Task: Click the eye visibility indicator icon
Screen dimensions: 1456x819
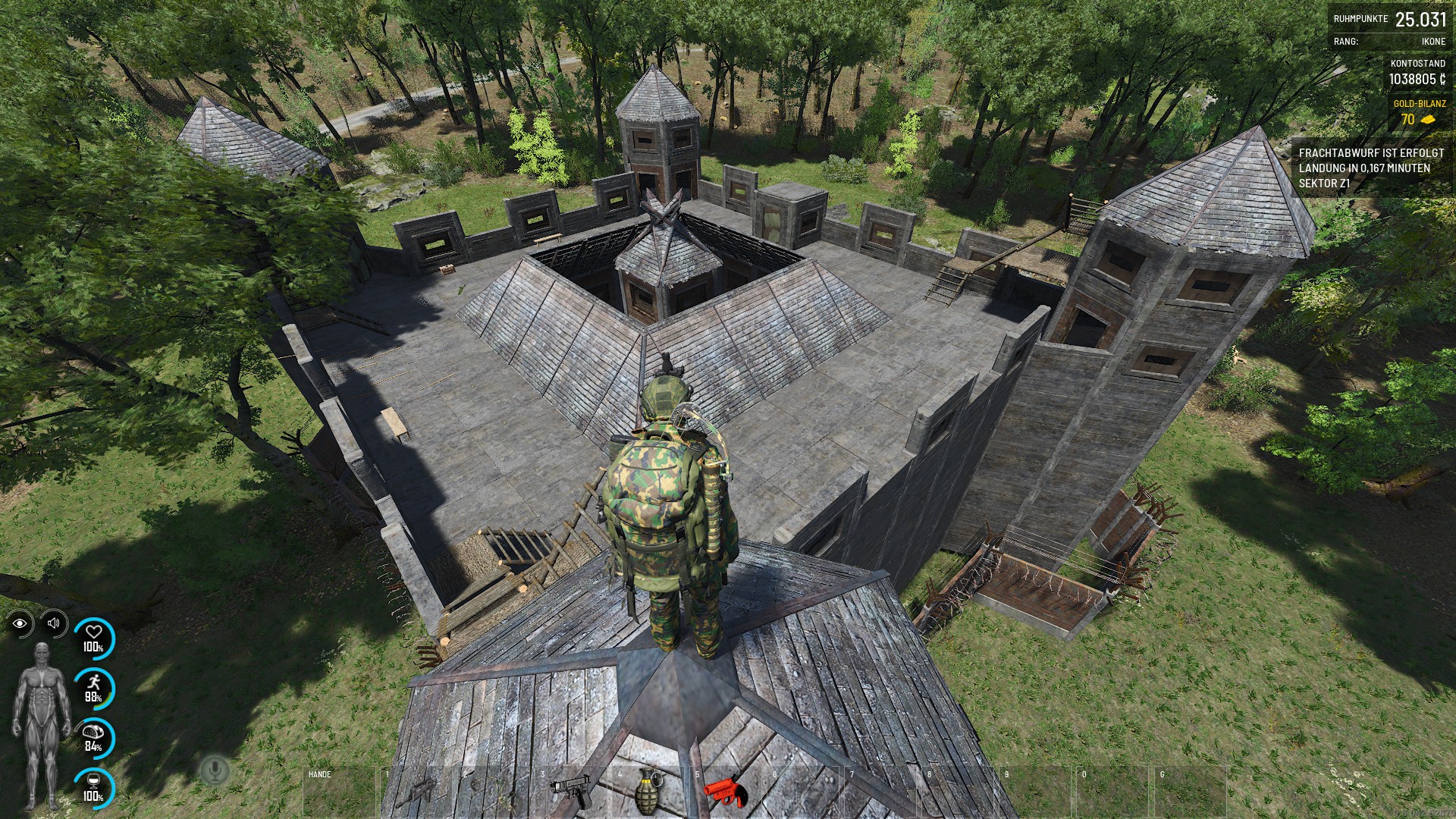Action: pos(20,623)
